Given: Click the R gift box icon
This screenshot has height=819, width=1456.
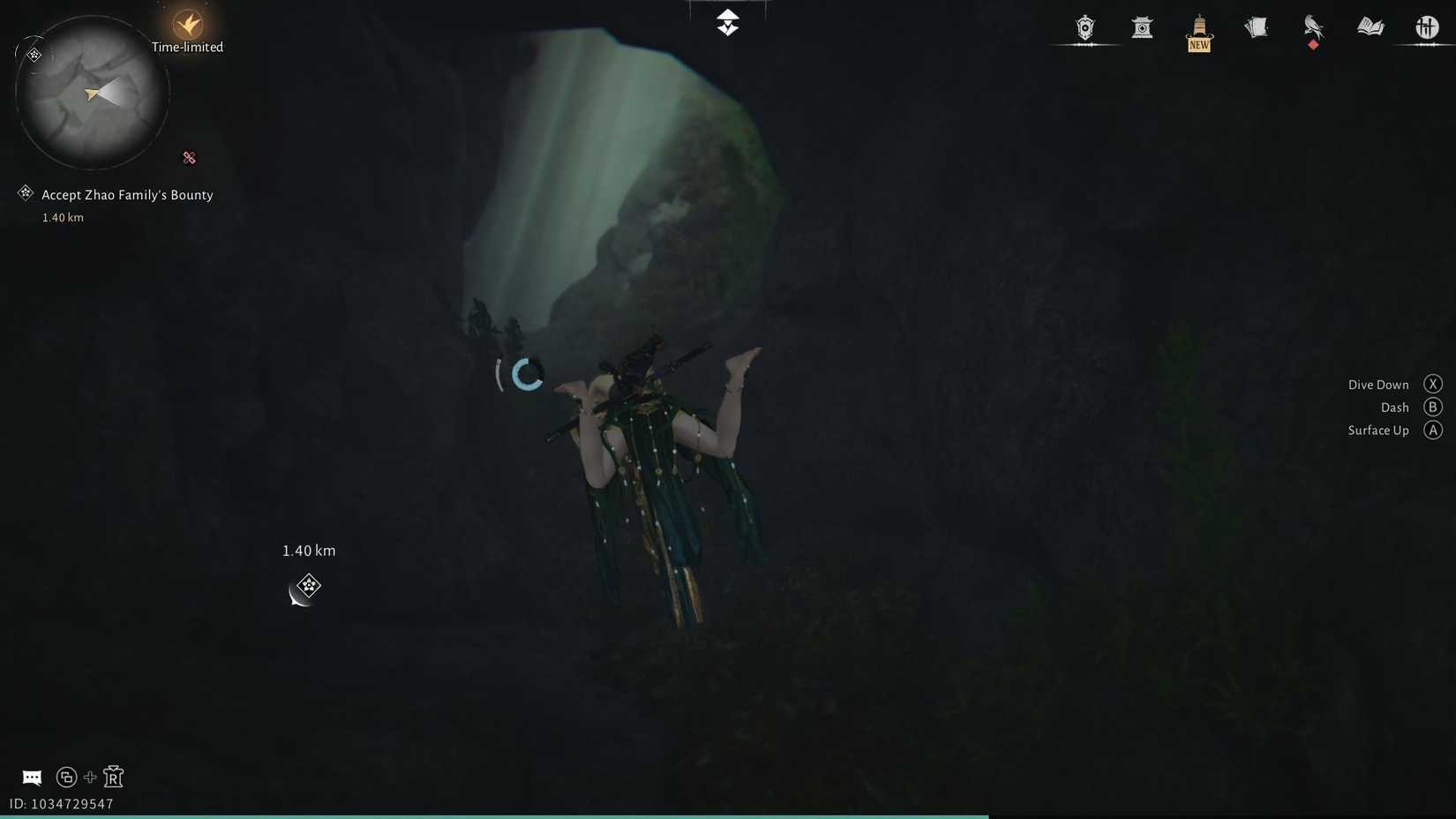Looking at the screenshot, I should pyautogui.click(x=113, y=777).
